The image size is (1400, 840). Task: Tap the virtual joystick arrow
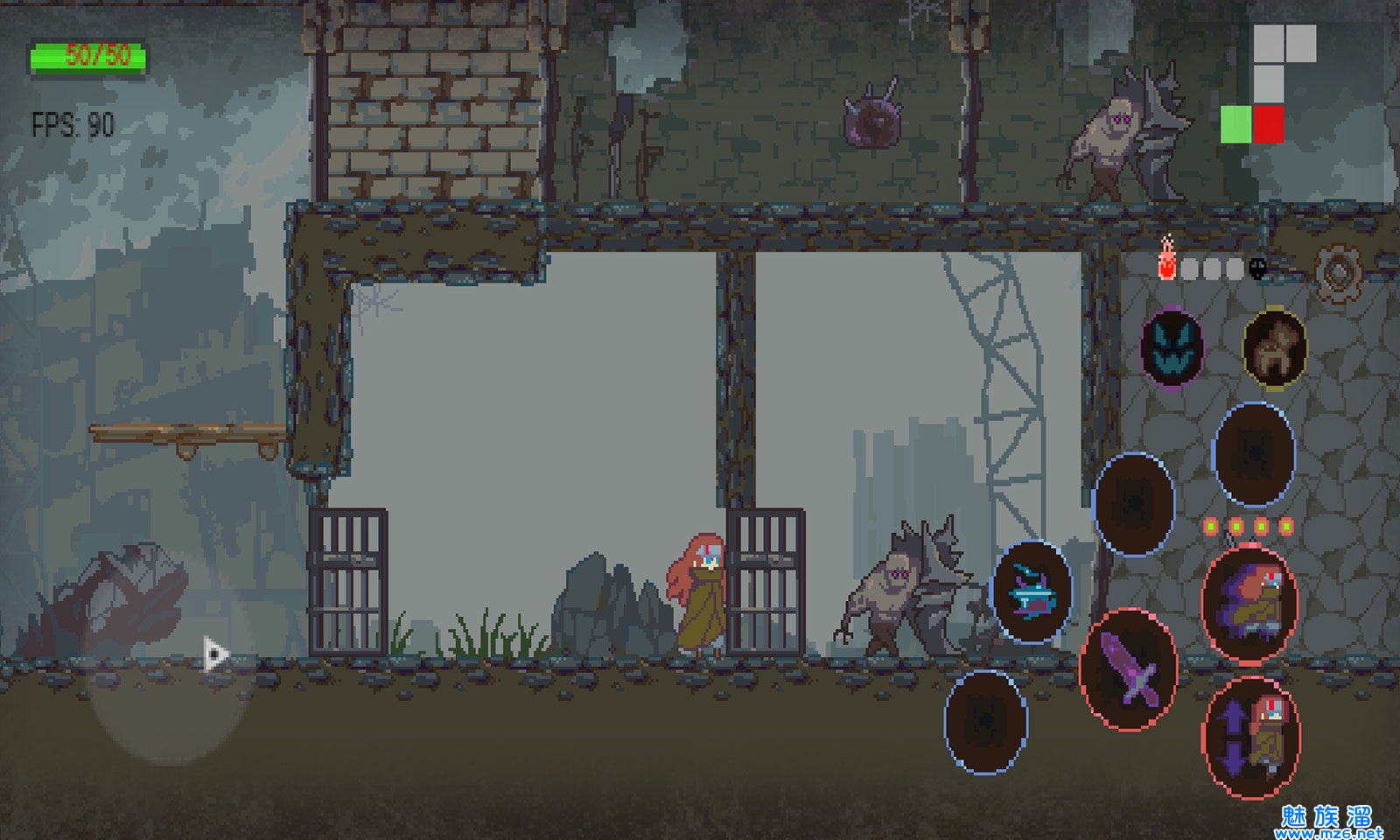214,654
